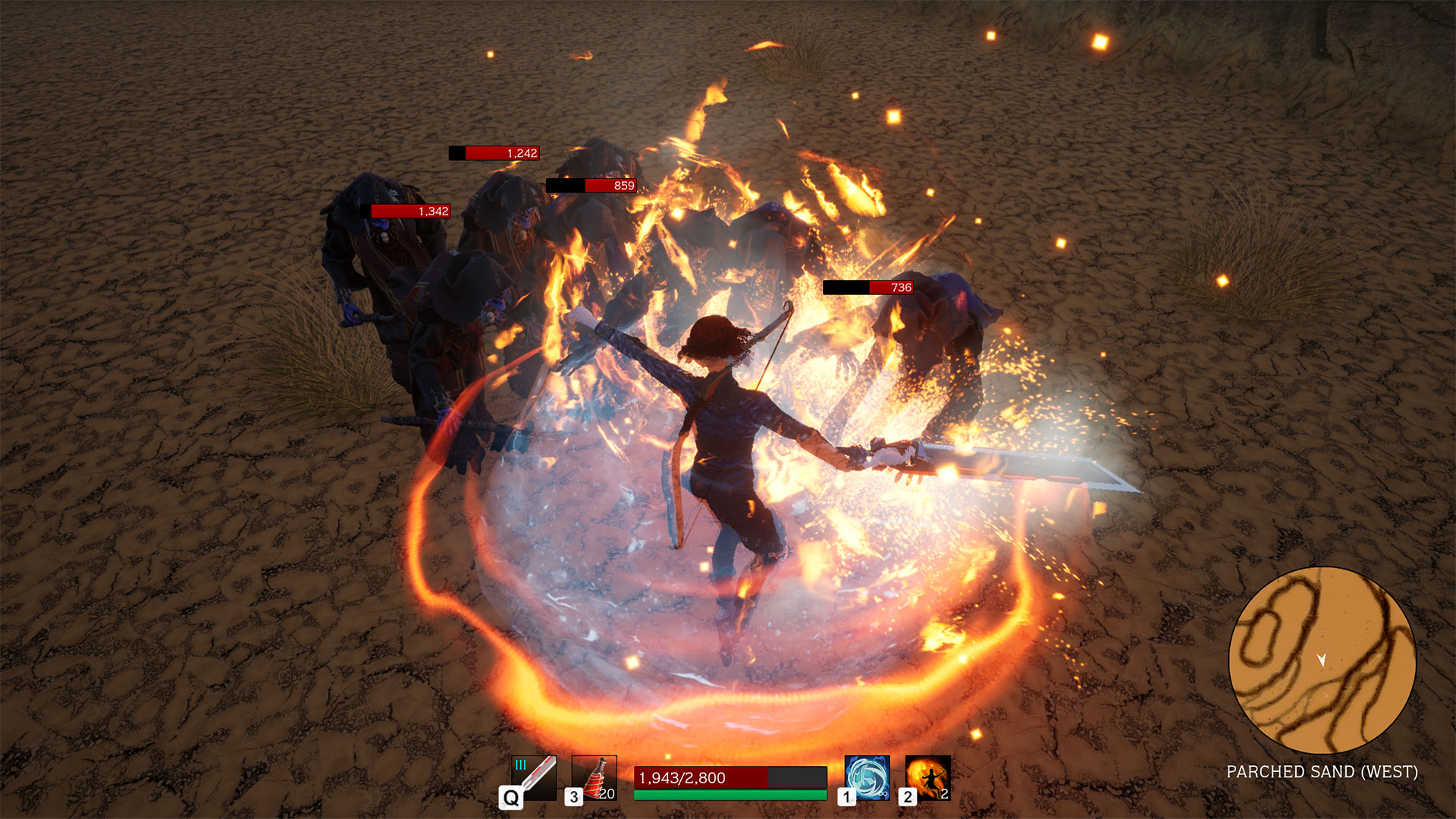Click the 1,943/2,800 health readout
The height and width of the screenshot is (819, 1456).
coord(681,777)
